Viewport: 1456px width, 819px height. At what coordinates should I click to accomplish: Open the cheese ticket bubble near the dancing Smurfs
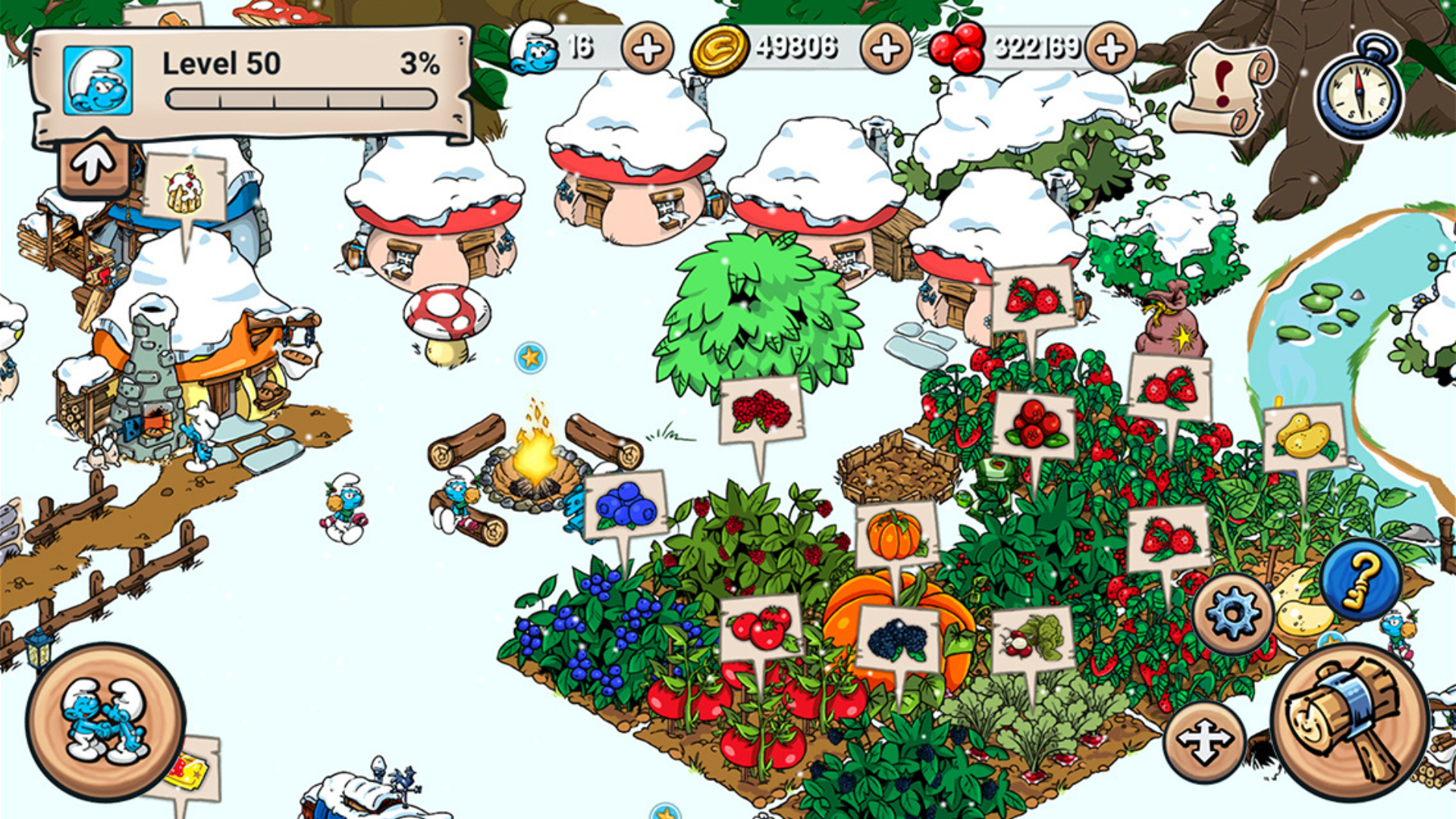[x=189, y=771]
